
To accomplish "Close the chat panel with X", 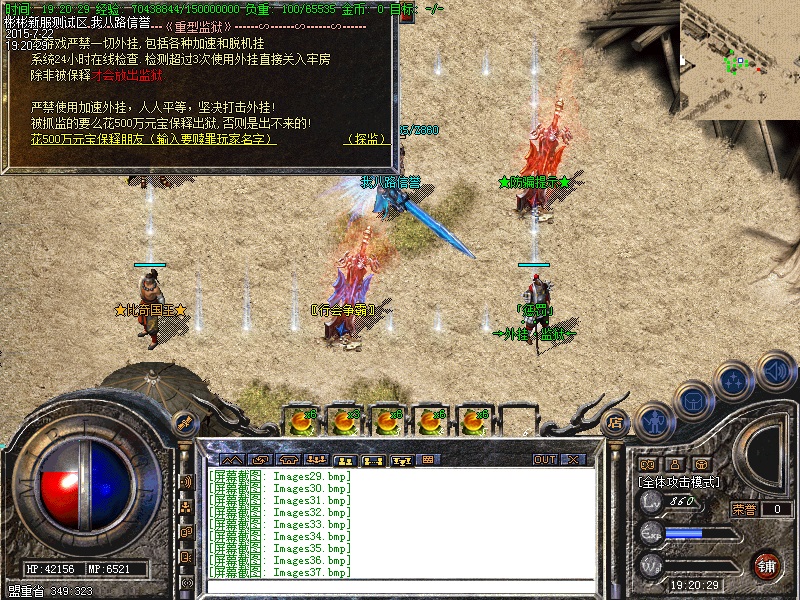I will point(574,460).
